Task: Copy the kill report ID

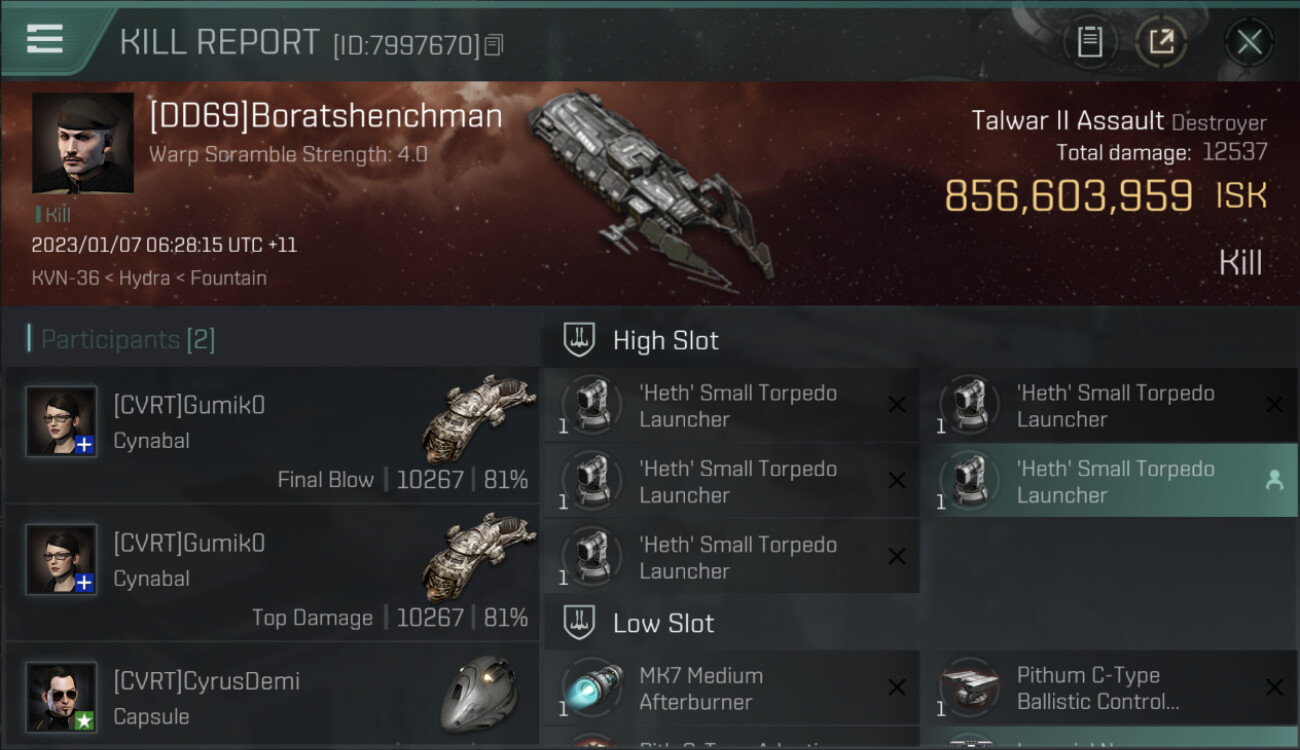Action: pyautogui.click(x=494, y=45)
